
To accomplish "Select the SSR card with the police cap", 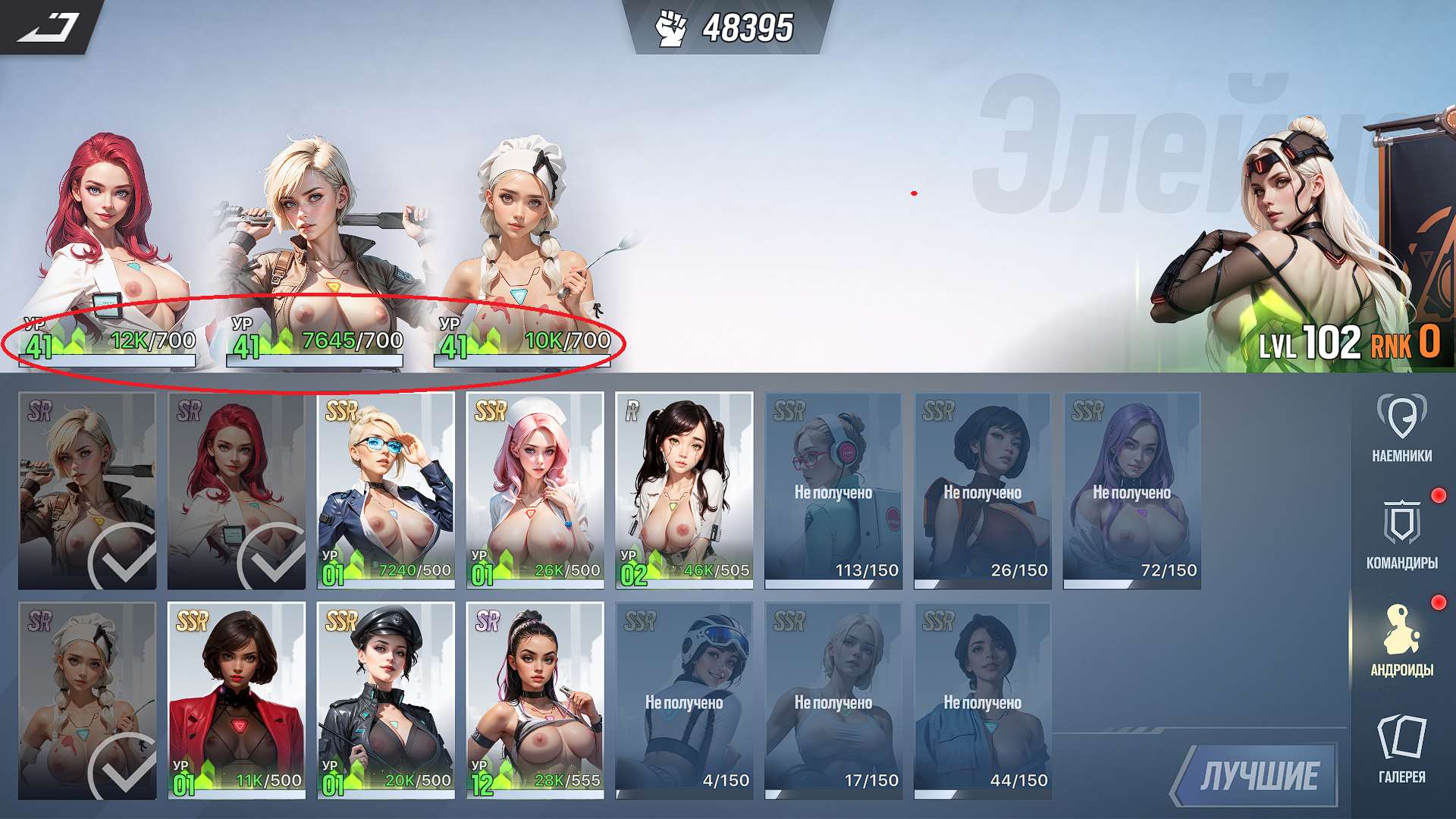I will (385, 700).
